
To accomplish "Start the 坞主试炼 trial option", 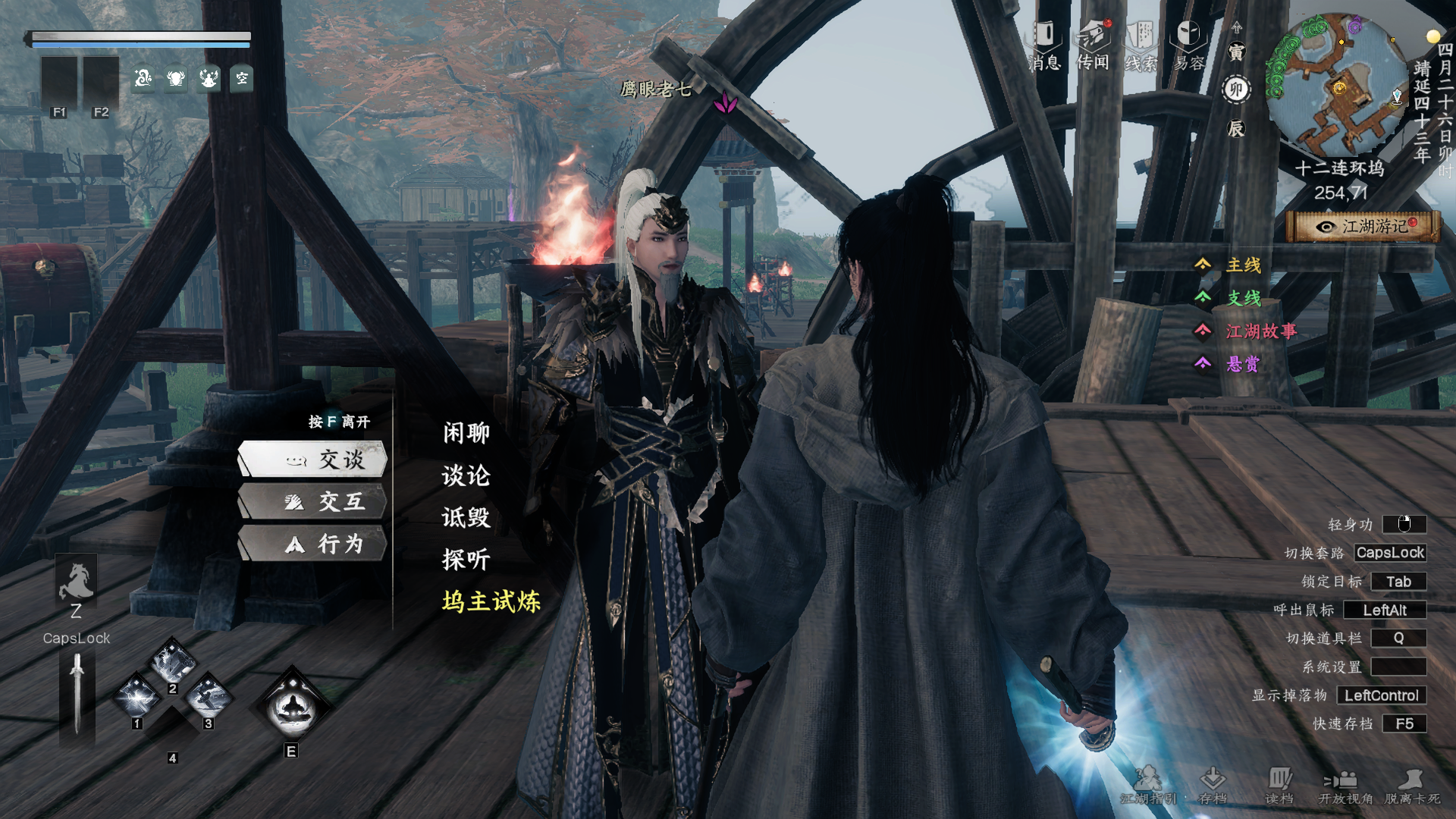I will [491, 602].
